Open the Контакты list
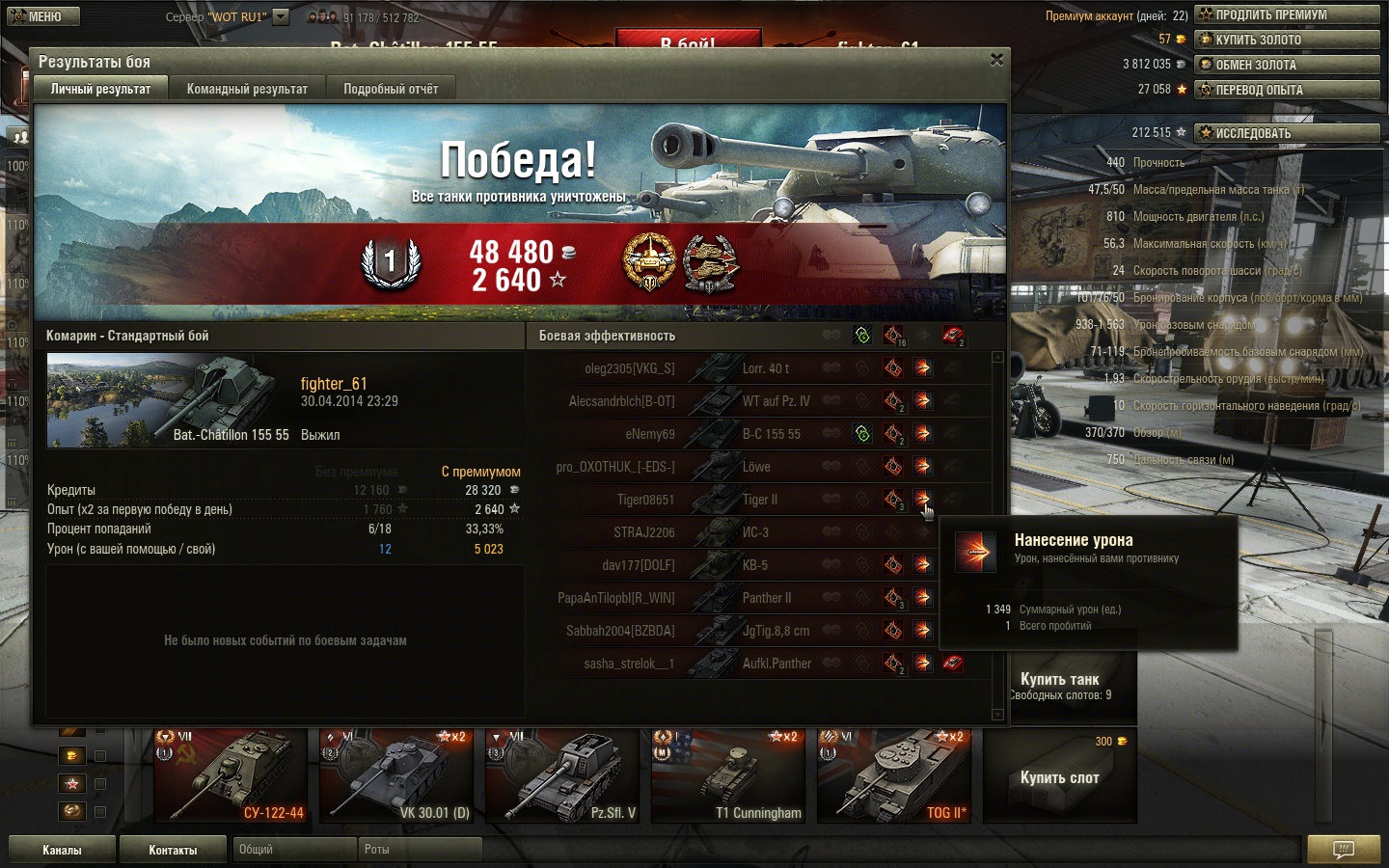The image size is (1389, 868). (x=174, y=850)
